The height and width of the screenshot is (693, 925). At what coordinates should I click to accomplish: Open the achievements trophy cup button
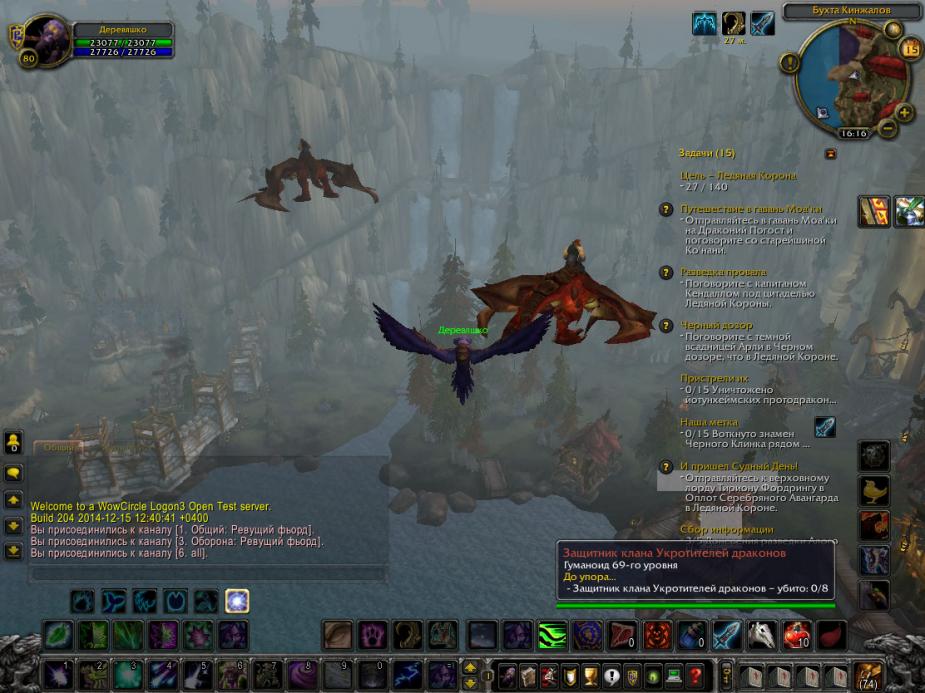592,675
